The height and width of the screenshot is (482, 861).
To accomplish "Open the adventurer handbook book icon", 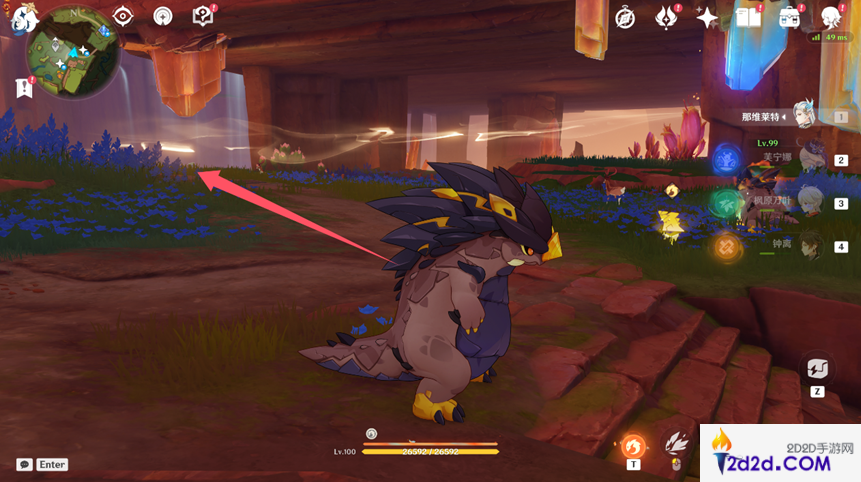I will tap(748, 17).
